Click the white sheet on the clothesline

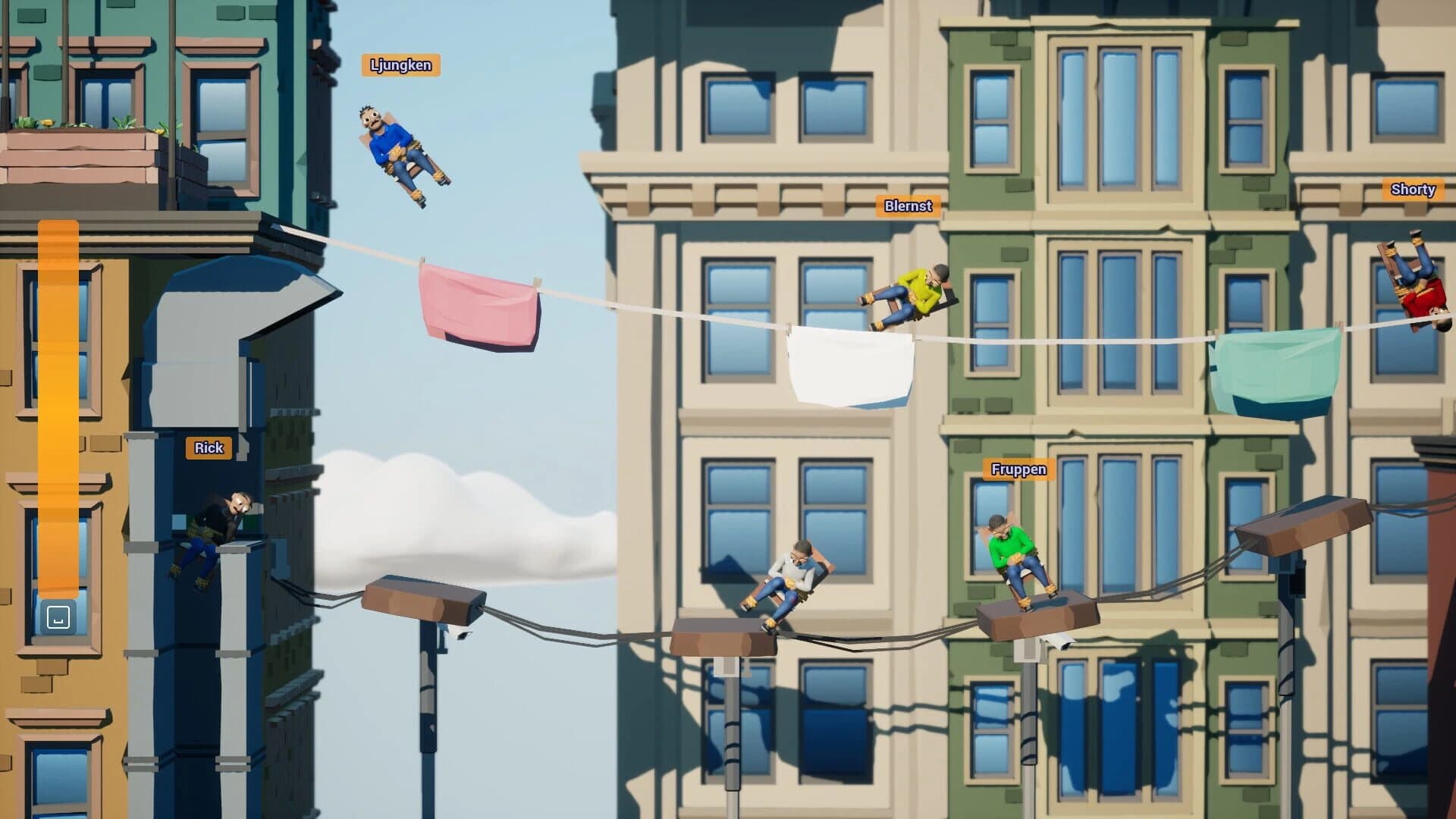pos(849,364)
